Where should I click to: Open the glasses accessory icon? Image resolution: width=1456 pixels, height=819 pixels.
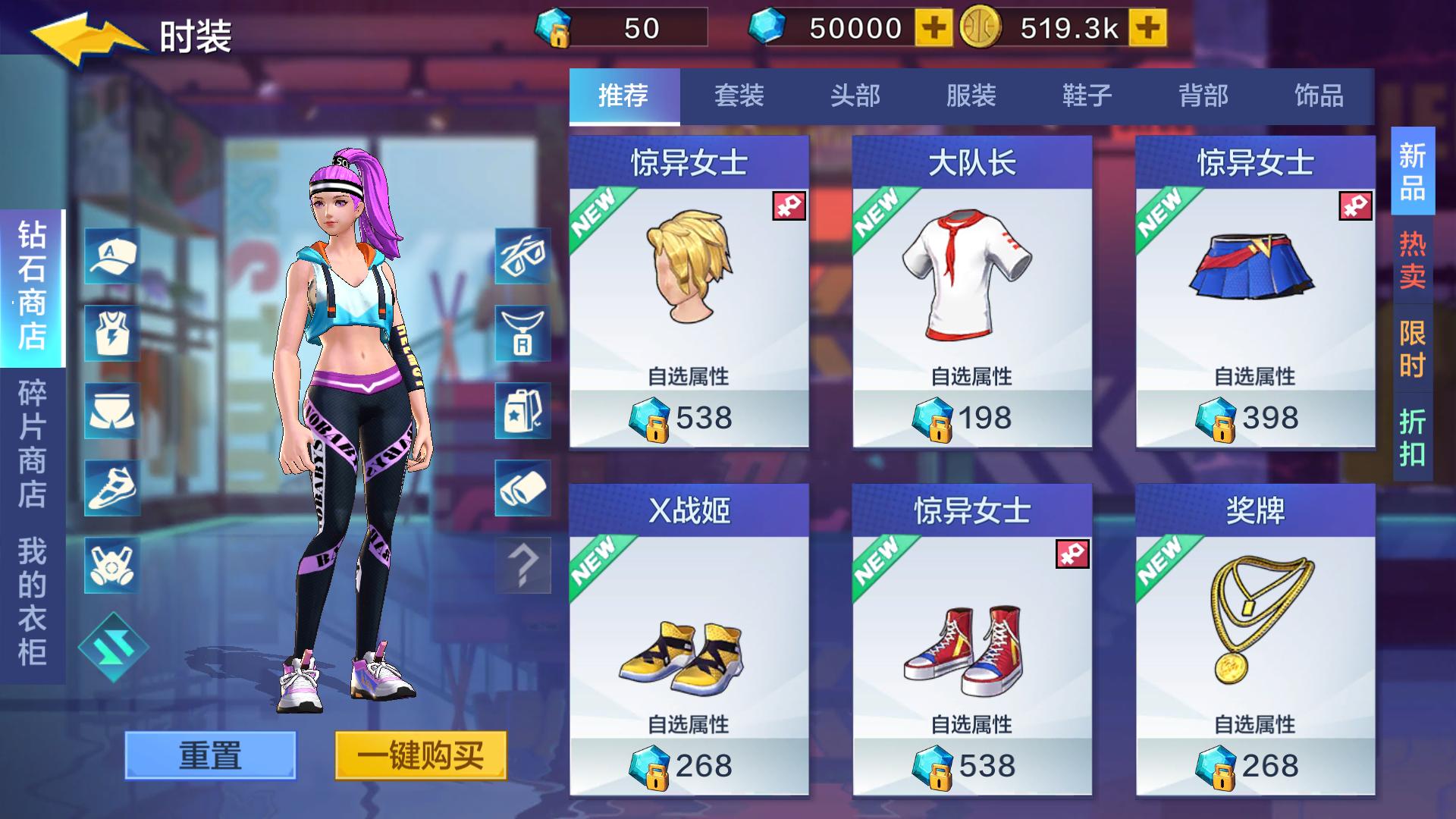pyautogui.click(x=522, y=256)
